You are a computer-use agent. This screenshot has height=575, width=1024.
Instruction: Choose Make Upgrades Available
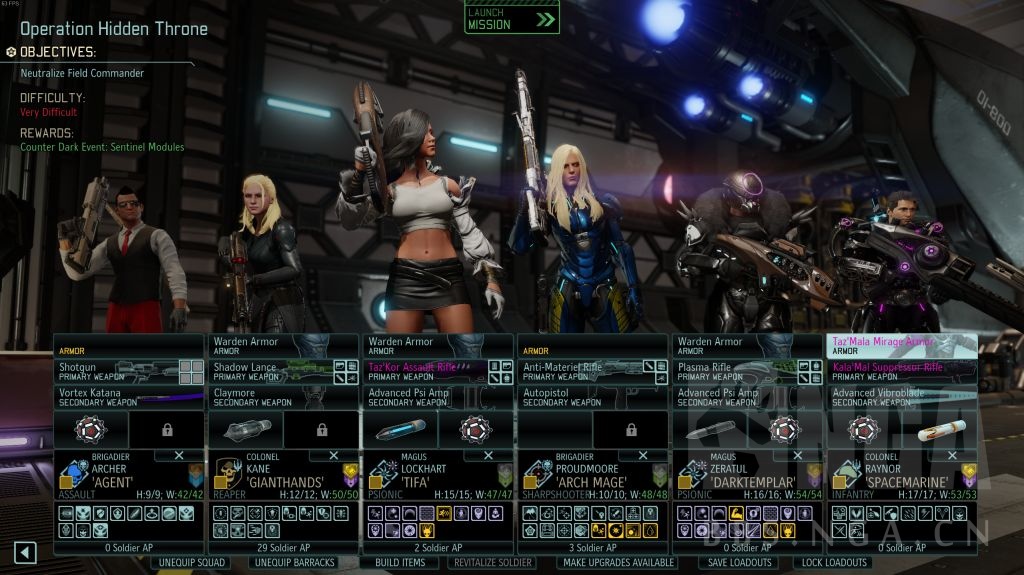618,562
